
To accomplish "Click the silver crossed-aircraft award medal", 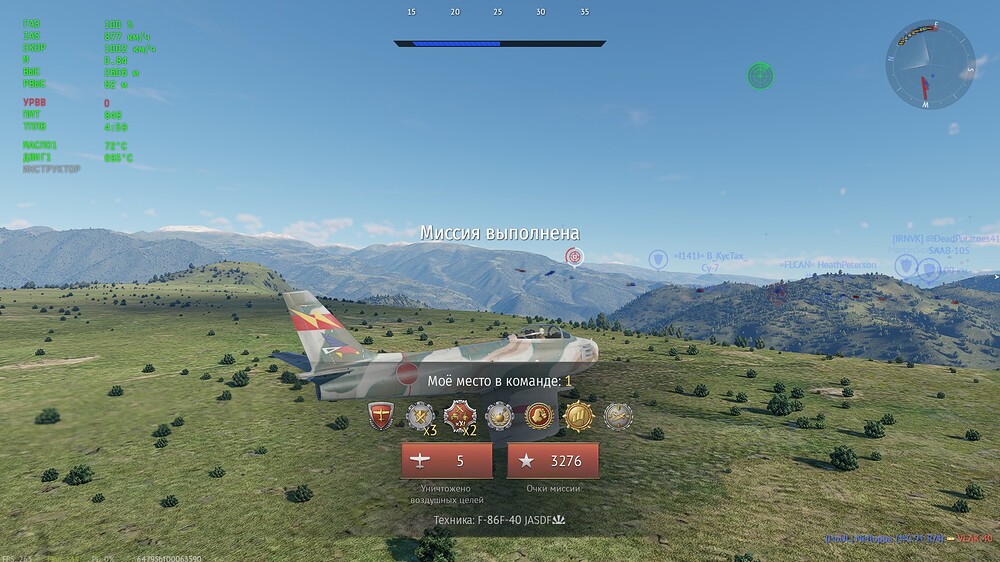I will pos(617,415).
